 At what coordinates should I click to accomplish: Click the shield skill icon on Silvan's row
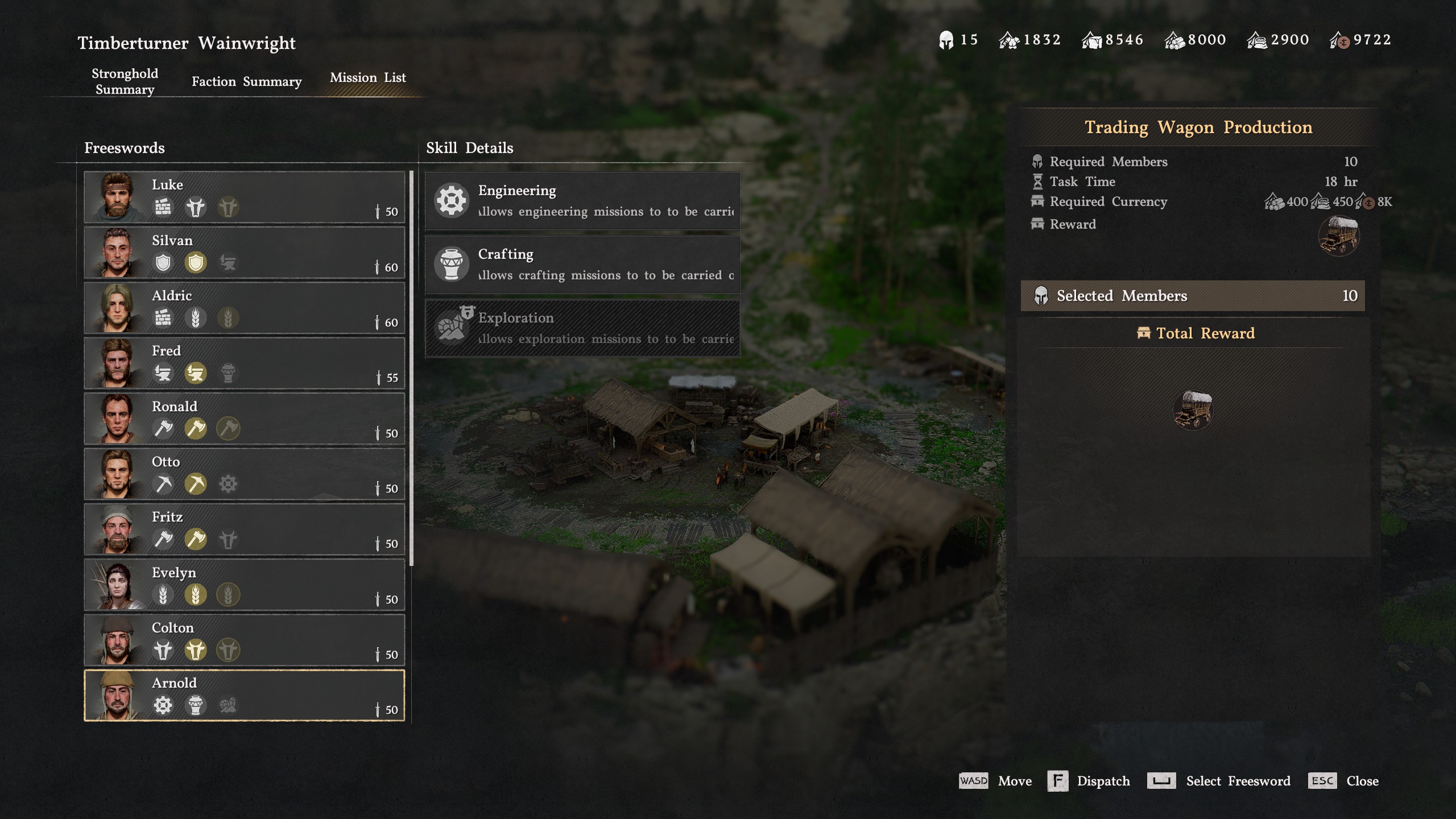click(x=163, y=263)
